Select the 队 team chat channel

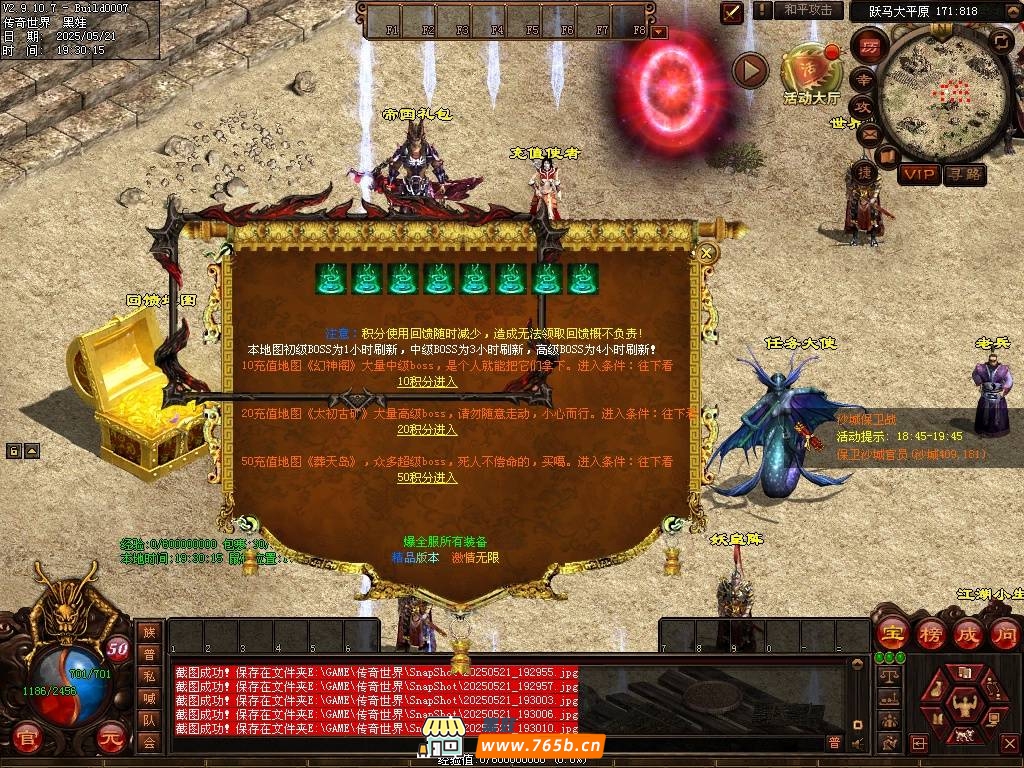(149, 720)
